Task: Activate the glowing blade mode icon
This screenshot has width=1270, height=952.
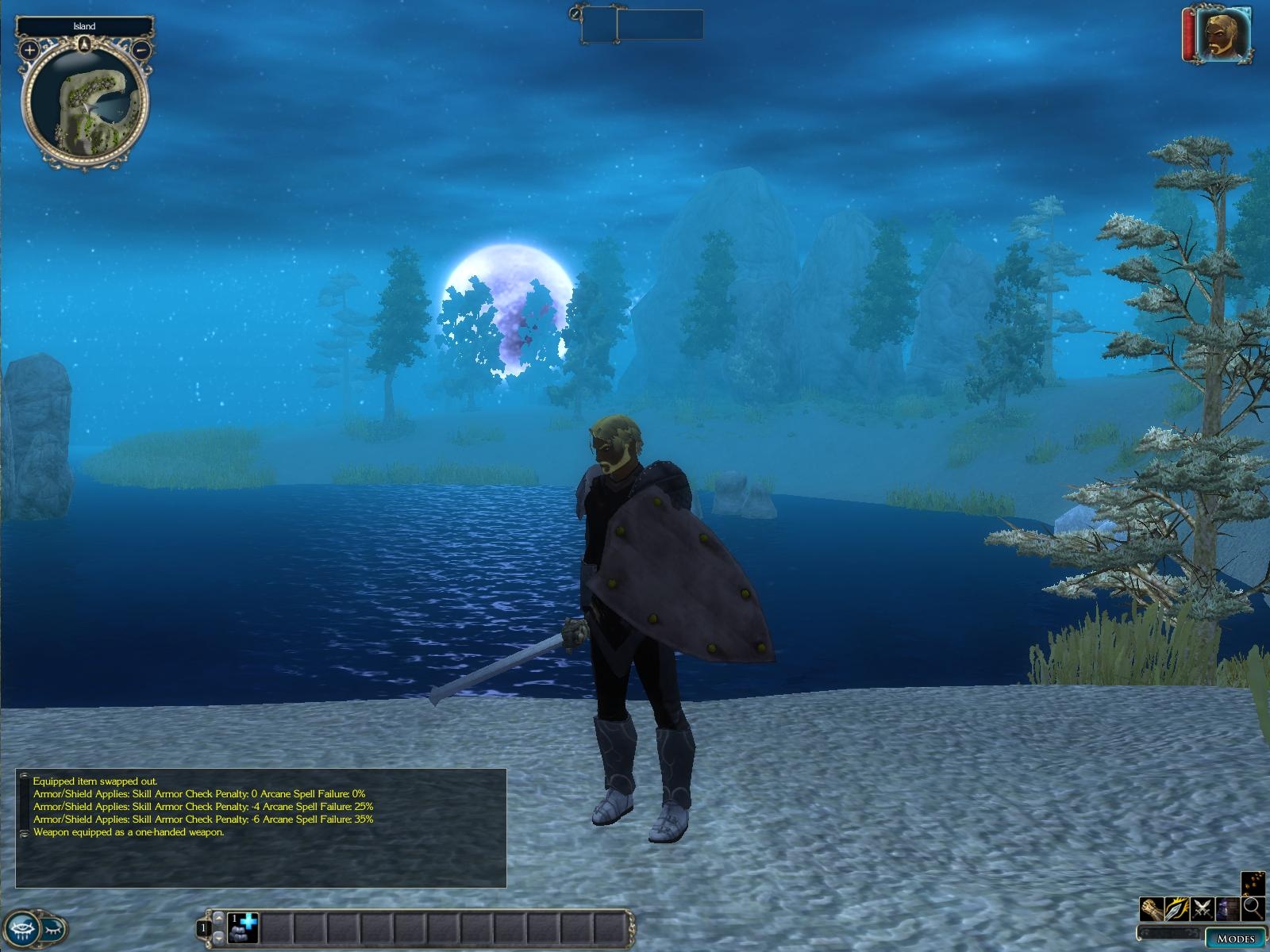Action: (1176, 909)
